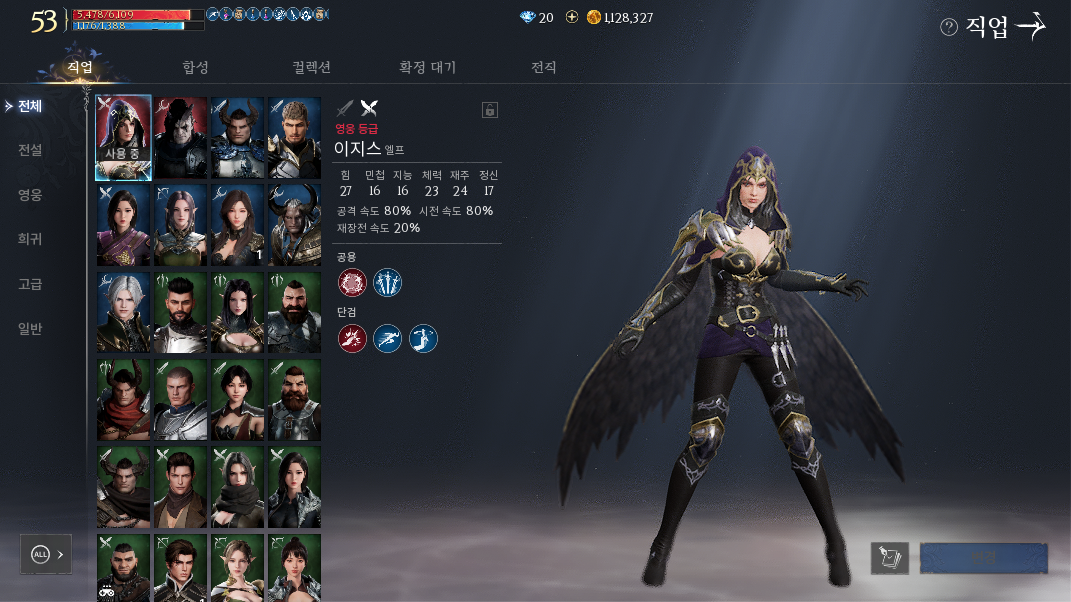Choose the 희귀 grade filter
The width and height of the screenshot is (1071, 602).
click(30, 240)
